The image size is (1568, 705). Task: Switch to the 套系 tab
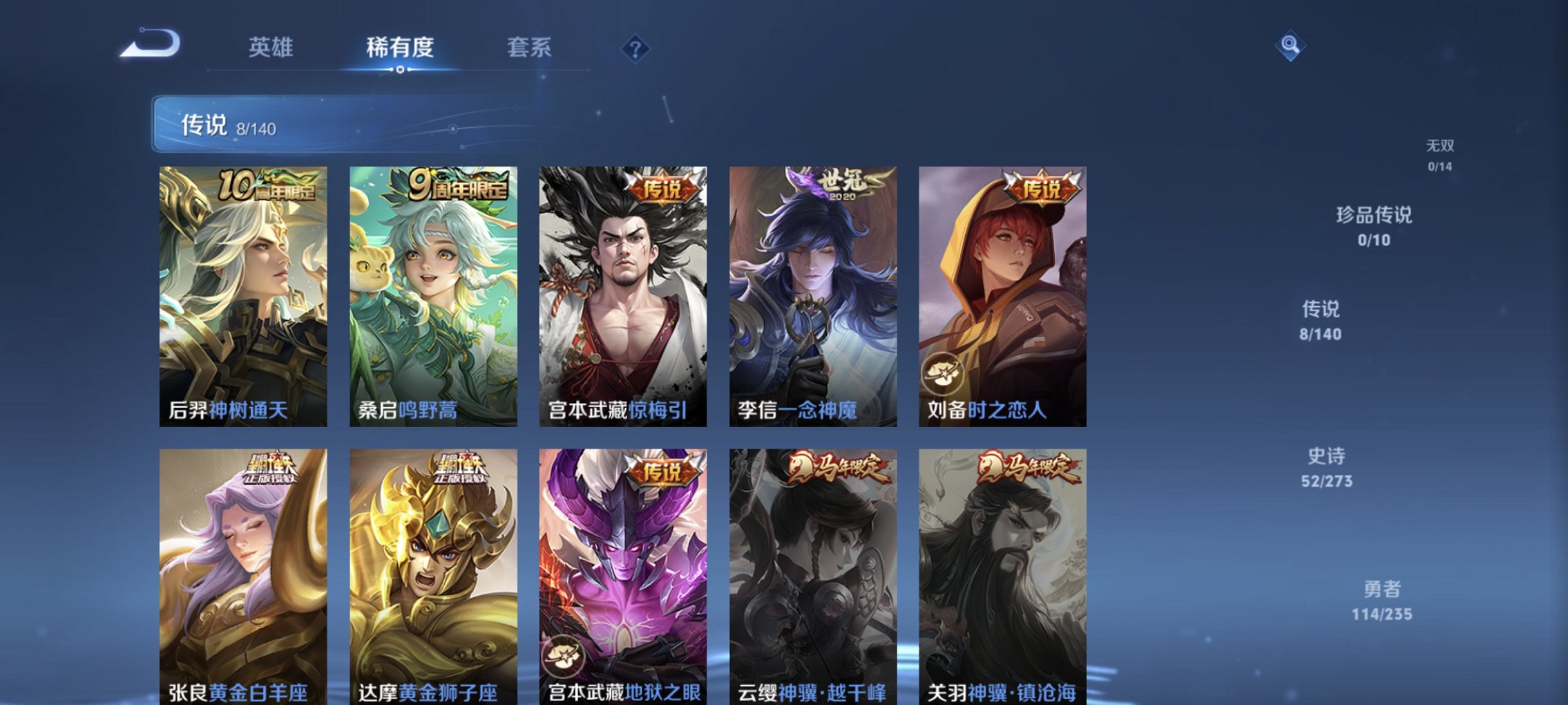(529, 47)
